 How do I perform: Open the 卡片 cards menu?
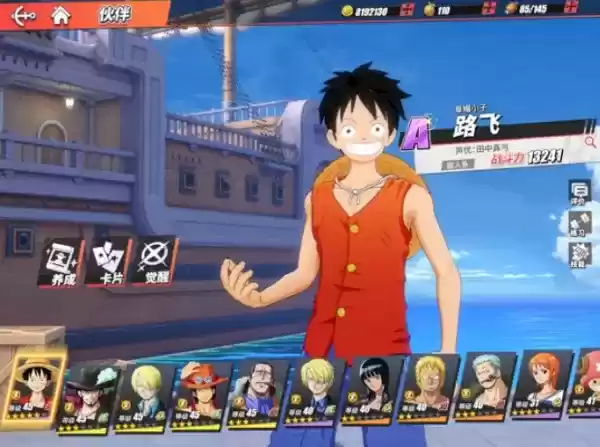click(x=107, y=262)
